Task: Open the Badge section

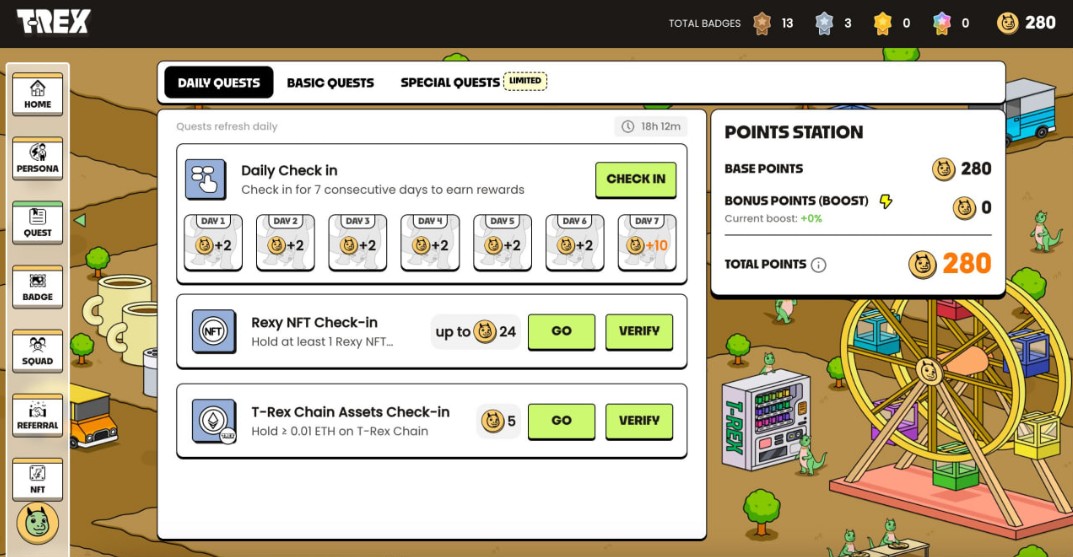Action: point(38,287)
